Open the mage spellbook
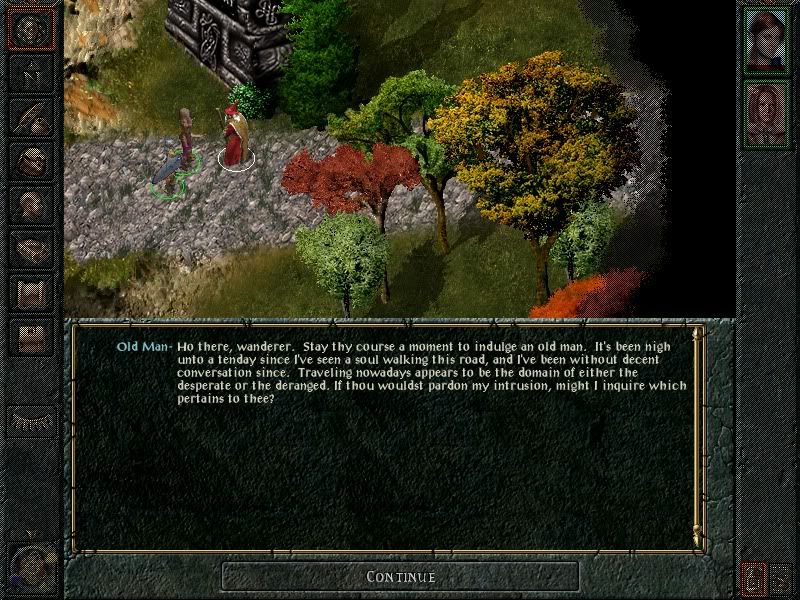The width and height of the screenshot is (800, 600). coord(31,249)
